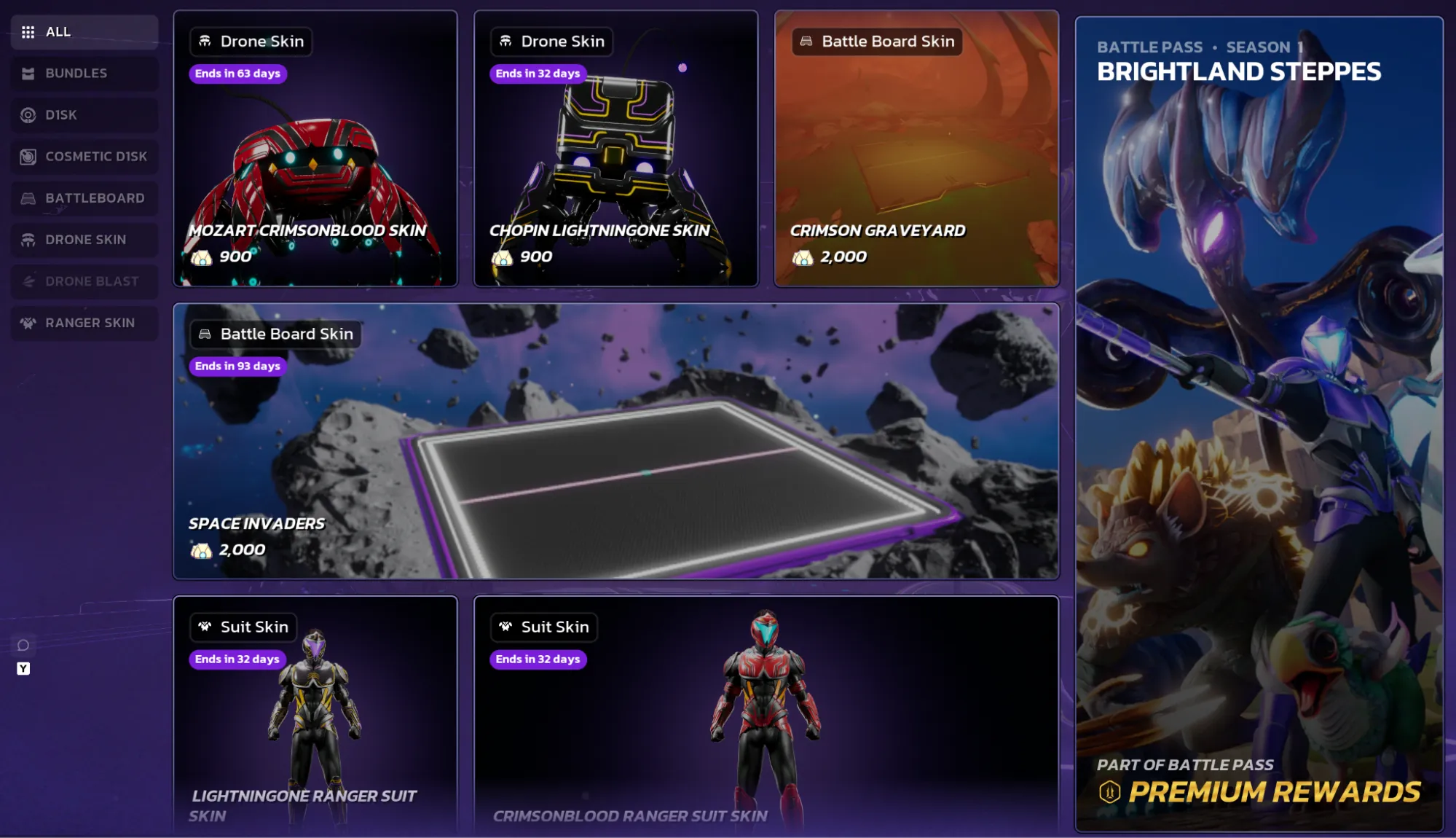Open the Ranger Skin category
The width and height of the screenshot is (1456, 838).
click(84, 323)
